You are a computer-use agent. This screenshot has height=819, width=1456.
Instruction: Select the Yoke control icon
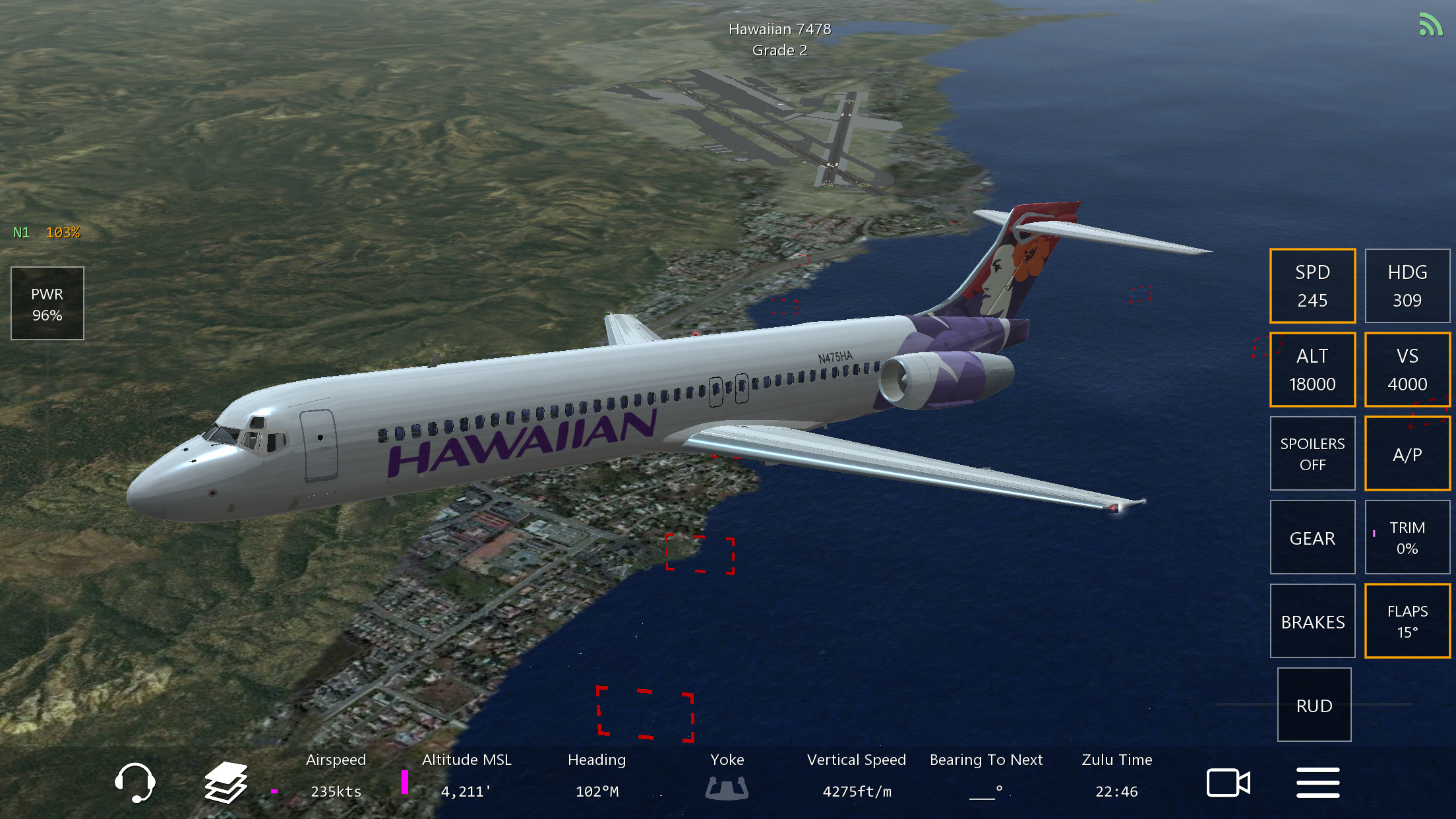[727, 787]
